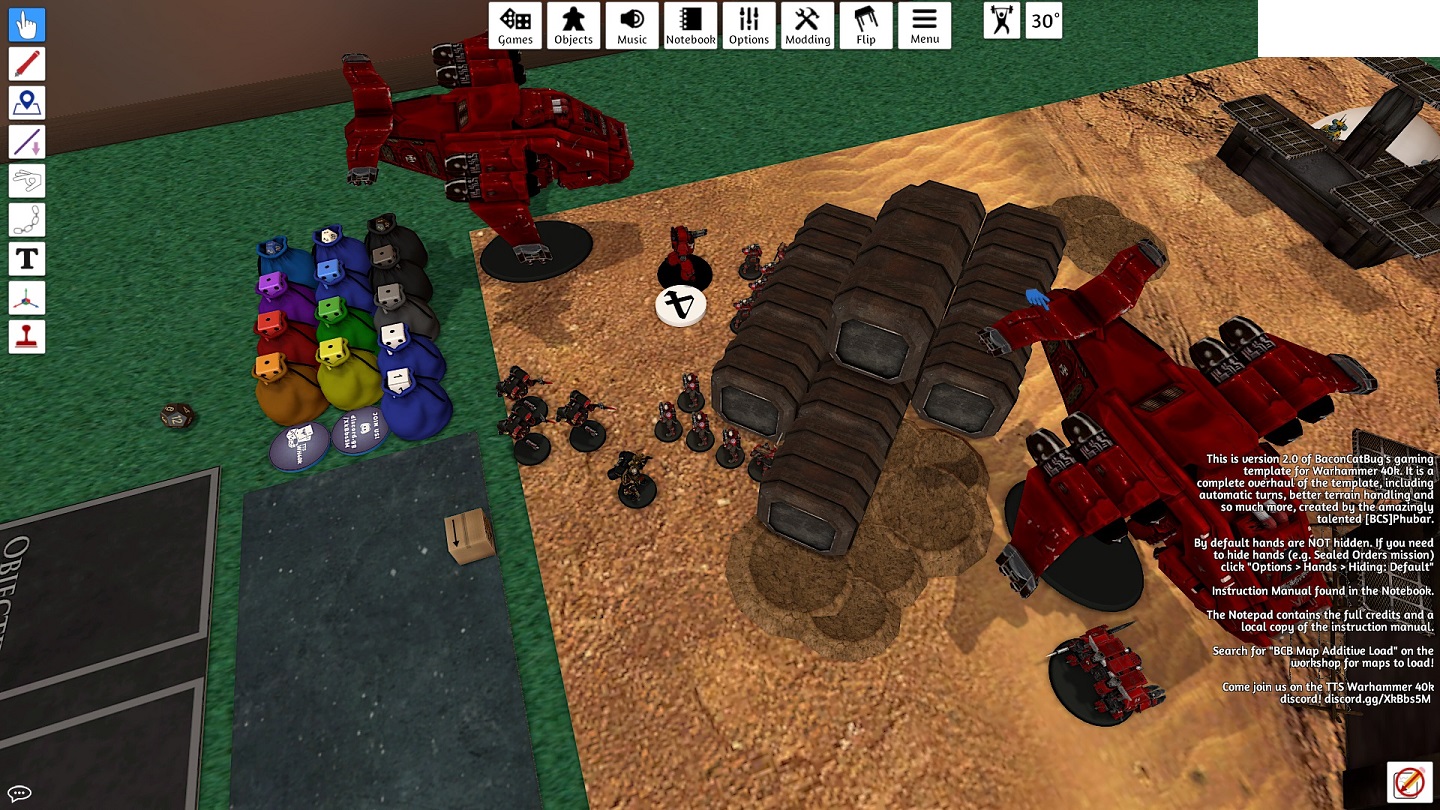
Task: Select the red pencil draw tool
Action: tap(27, 64)
